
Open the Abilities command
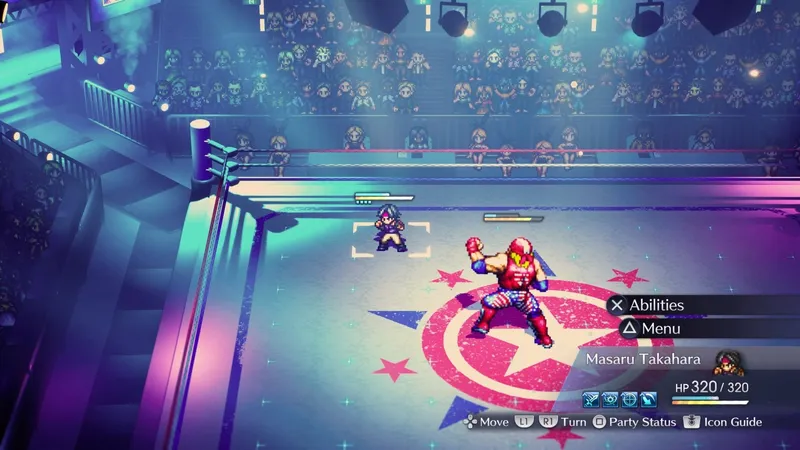click(x=656, y=305)
